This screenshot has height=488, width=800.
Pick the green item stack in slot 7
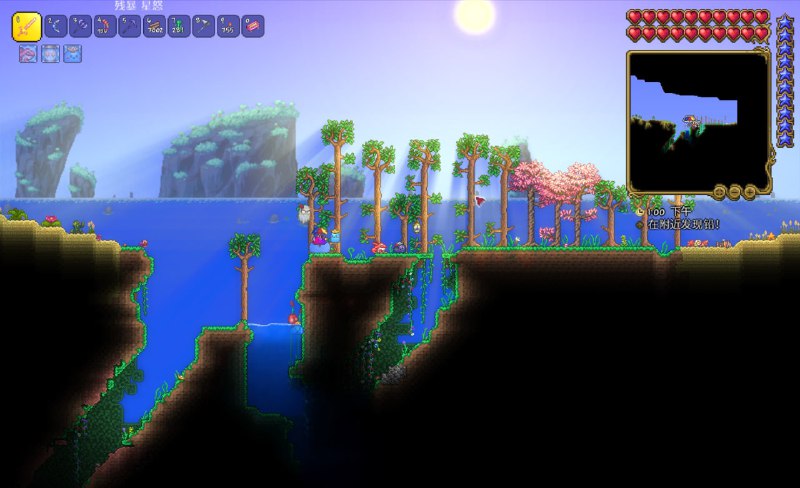tap(180, 26)
